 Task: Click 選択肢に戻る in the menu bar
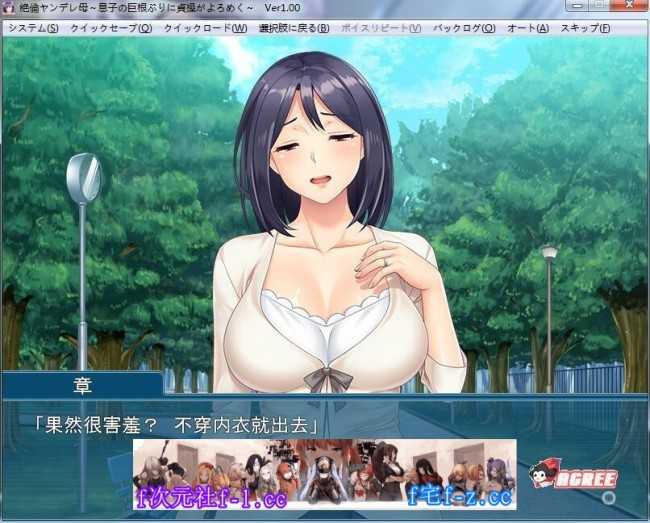pos(293,28)
